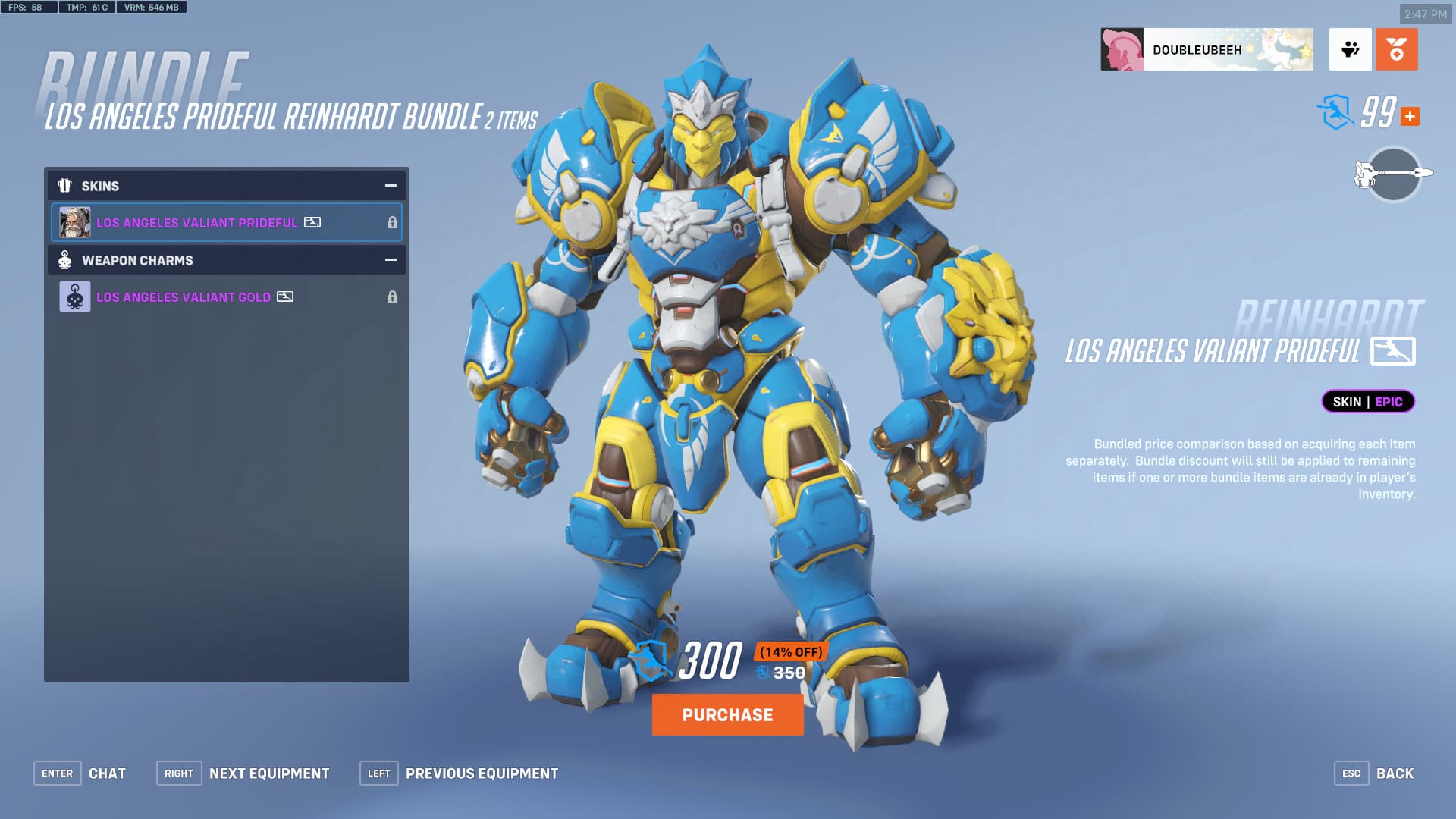
Task: Preview the Reinhardt hammer weapon view
Action: 1393,174
